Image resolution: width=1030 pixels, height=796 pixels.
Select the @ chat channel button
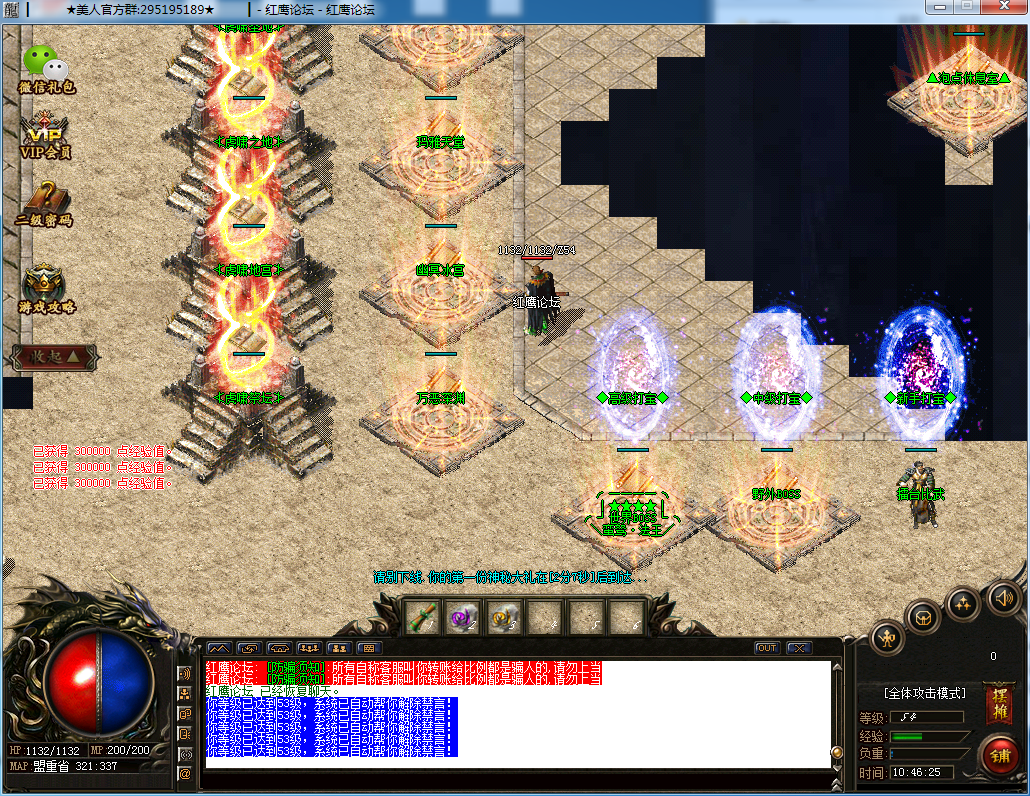point(184,773)
